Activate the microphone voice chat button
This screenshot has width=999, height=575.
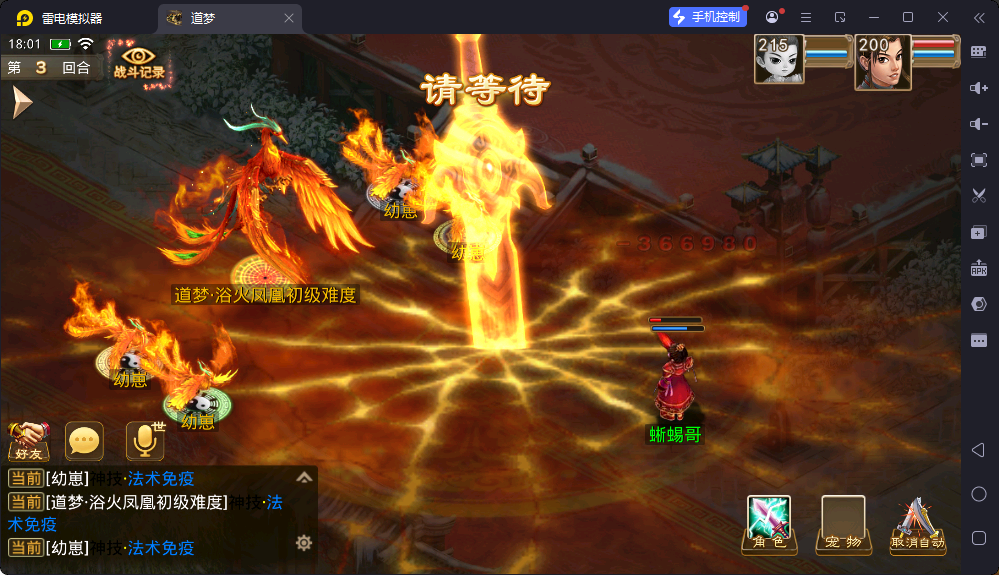tap(144, 440)
